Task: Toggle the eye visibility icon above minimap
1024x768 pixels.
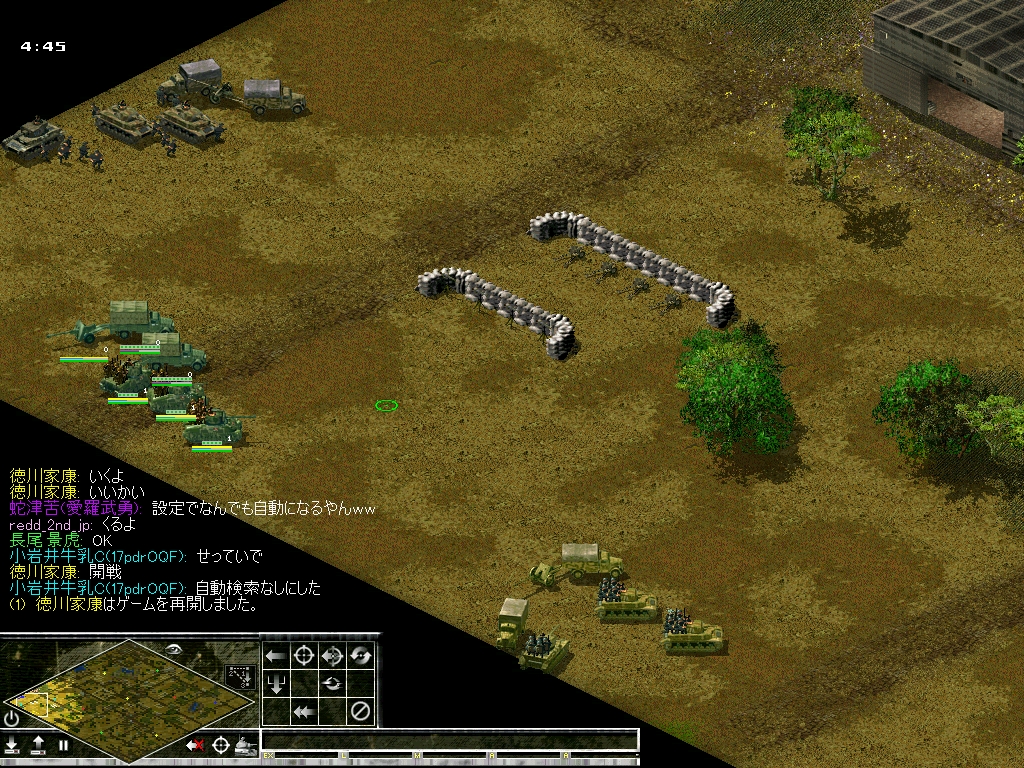Action: coord(173,649)
